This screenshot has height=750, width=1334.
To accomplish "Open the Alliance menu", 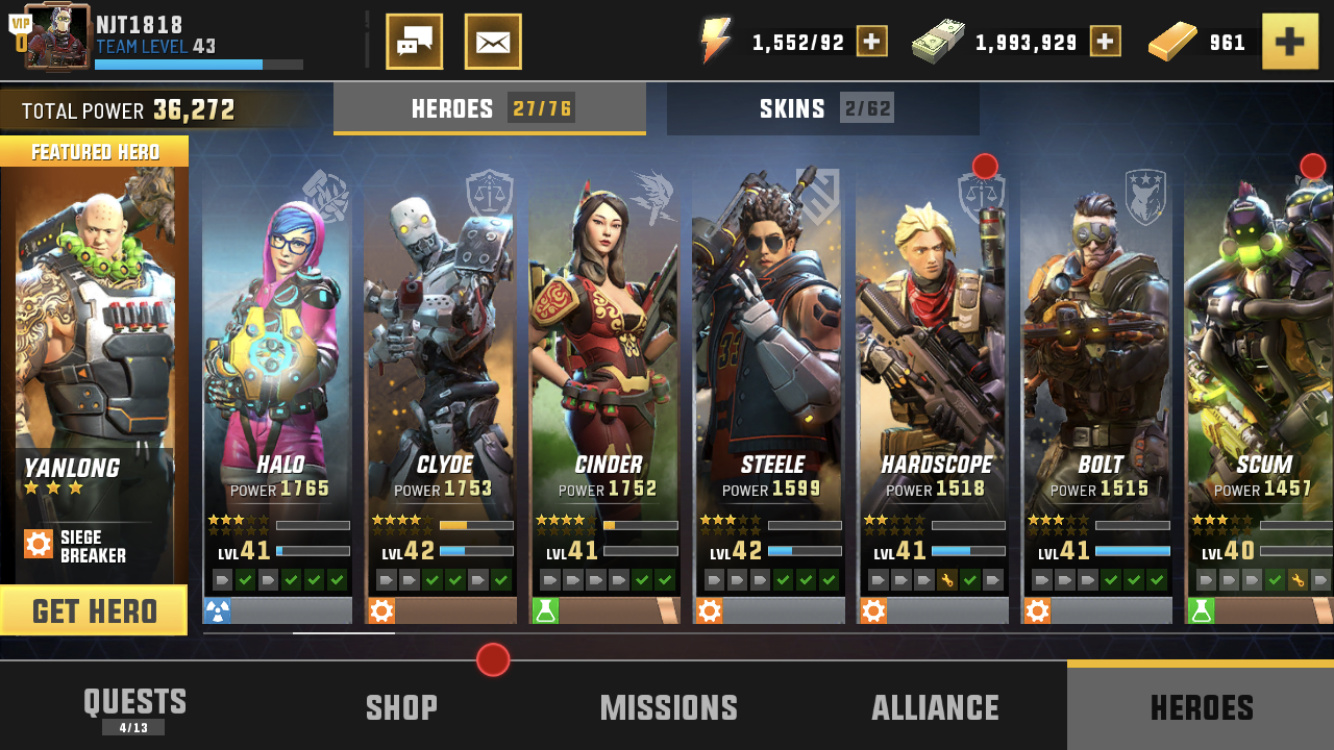I will 935,707.
